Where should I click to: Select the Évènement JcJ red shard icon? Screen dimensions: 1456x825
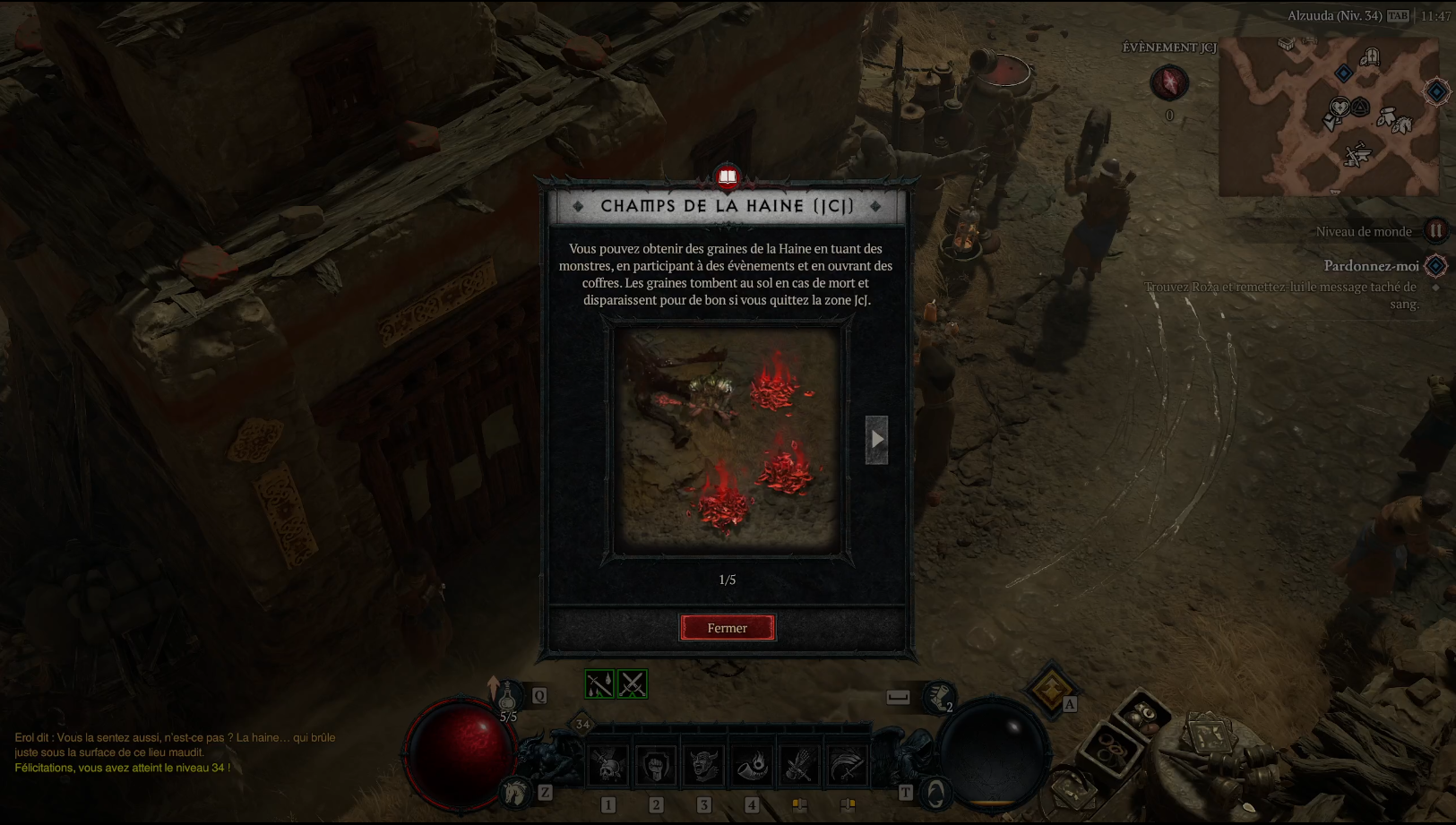[x=1168, y=83]
